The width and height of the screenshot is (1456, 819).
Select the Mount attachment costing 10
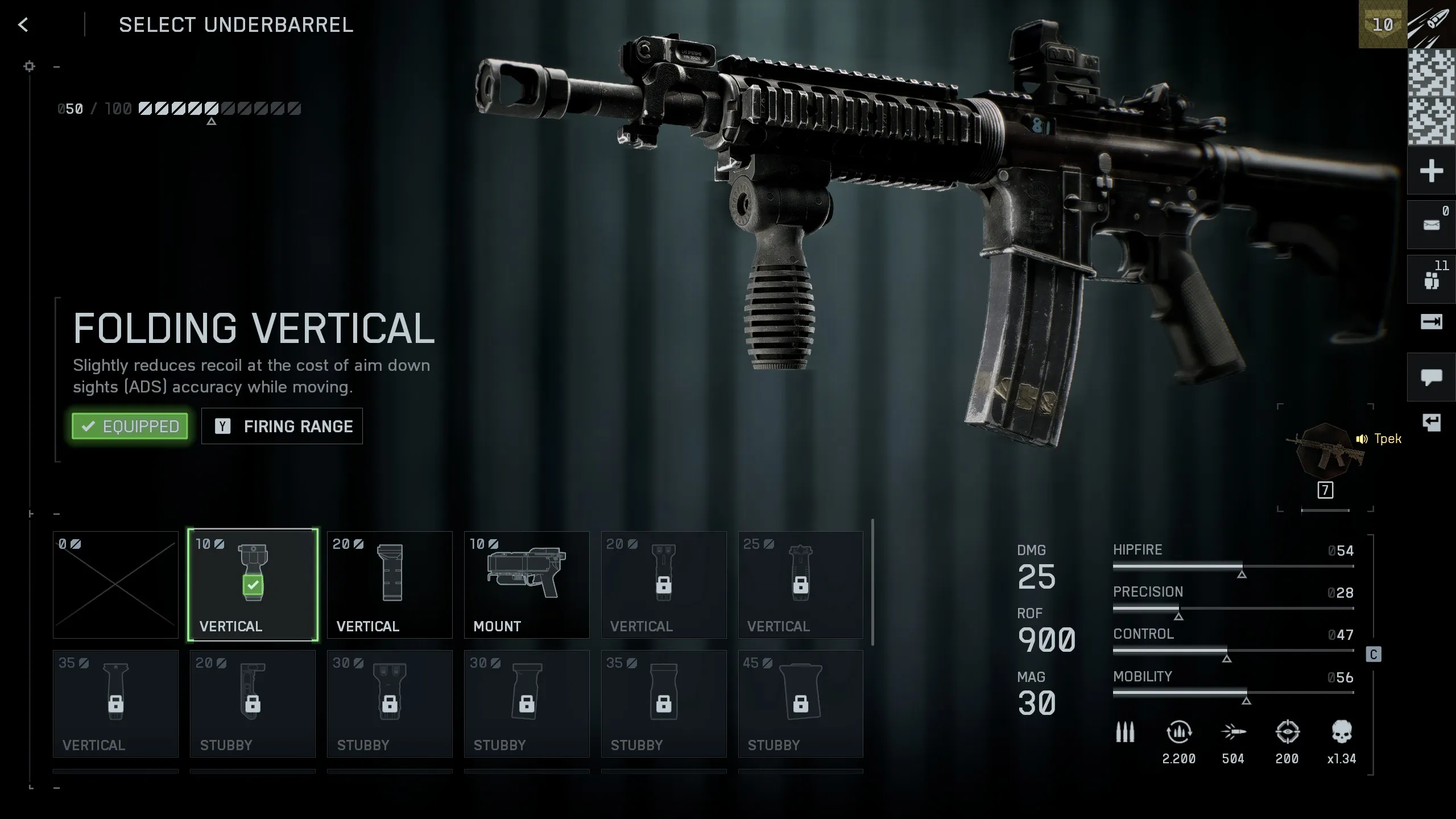click(526, 585)
